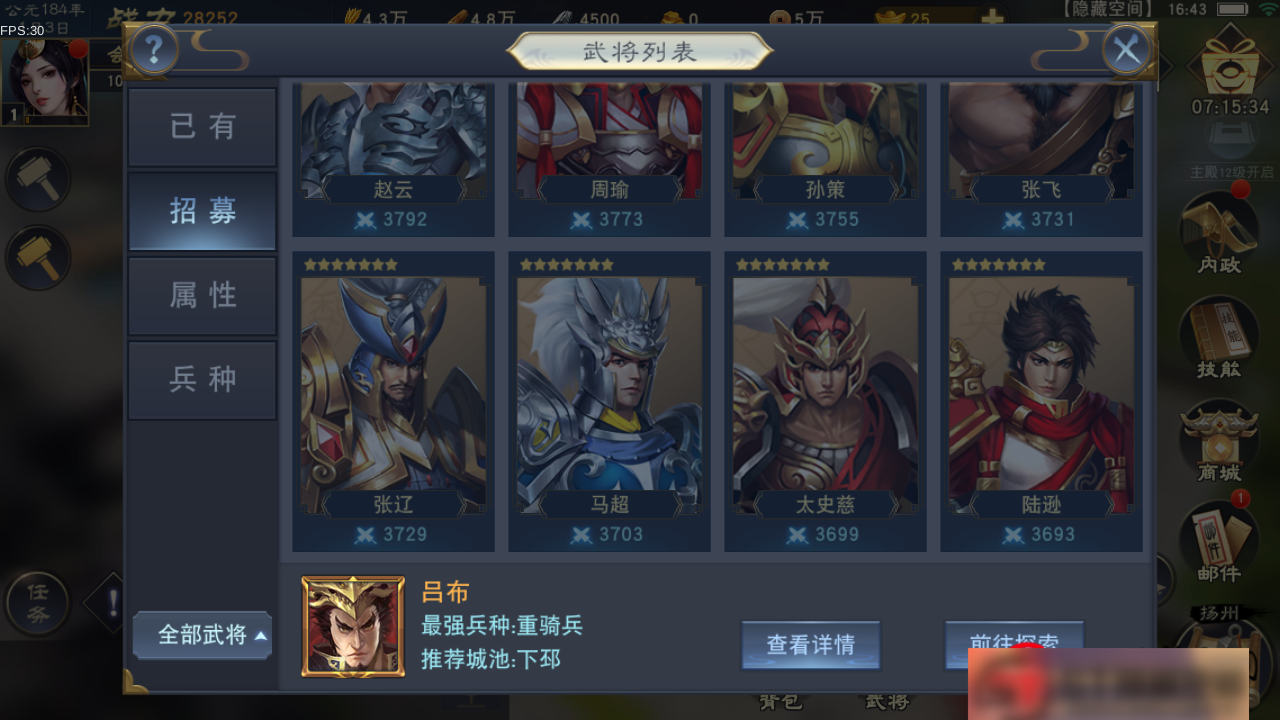
Task: Select the 赵云 hero card
Action: coord(392,150)
